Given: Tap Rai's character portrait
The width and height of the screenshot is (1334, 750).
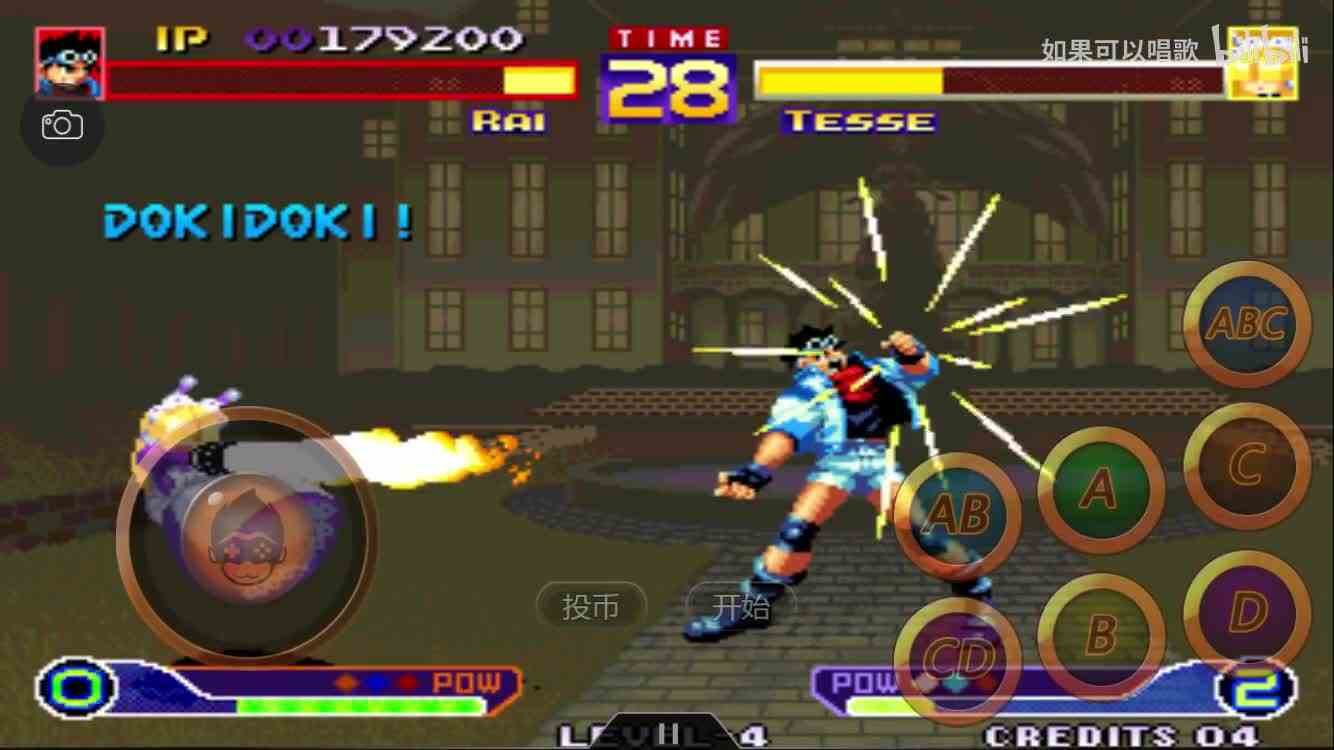Looking at the screenshot, I should pyautogui.click(x=68, y=64).
